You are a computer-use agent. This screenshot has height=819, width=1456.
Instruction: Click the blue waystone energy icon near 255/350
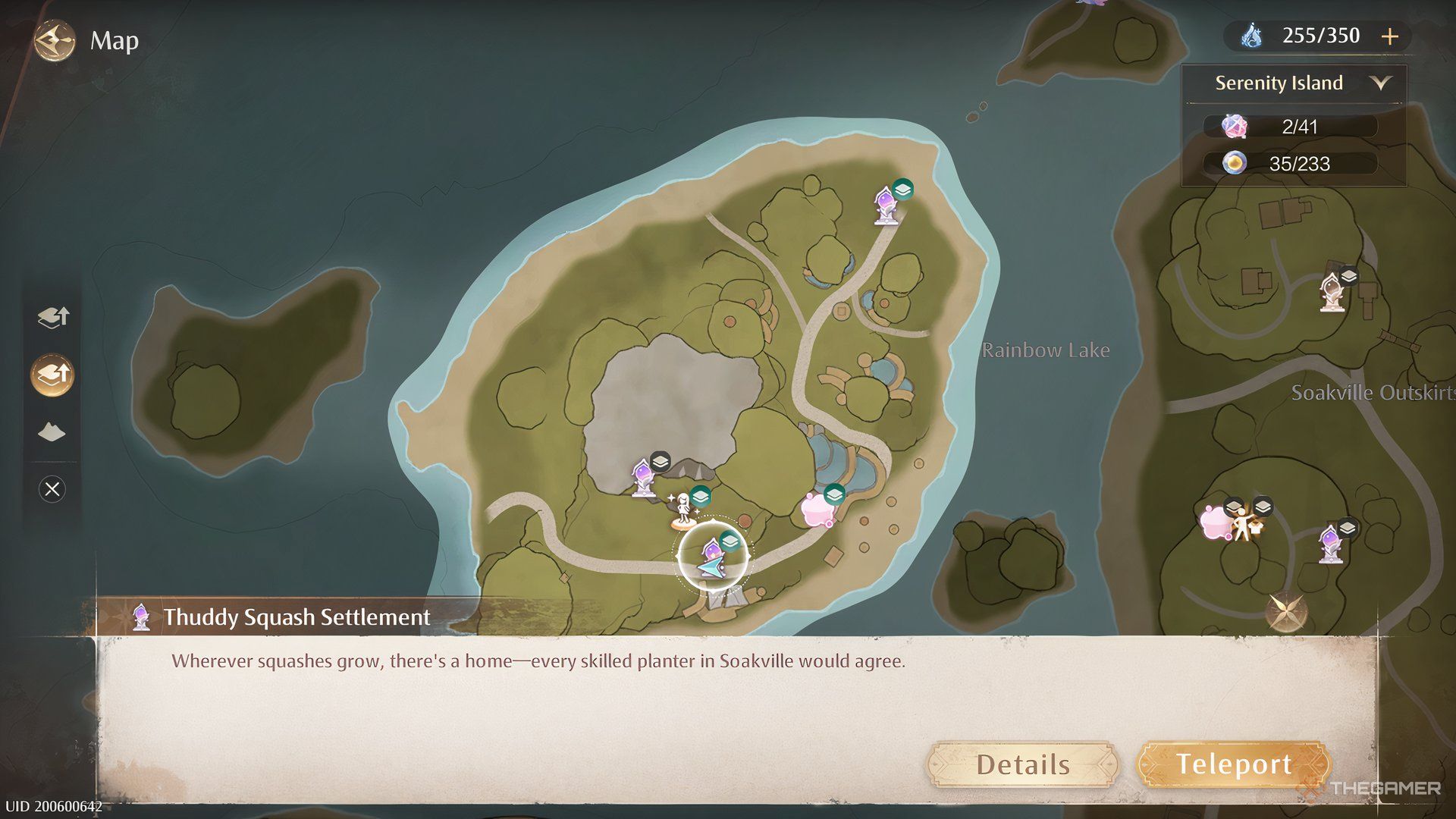[1252, 35]
